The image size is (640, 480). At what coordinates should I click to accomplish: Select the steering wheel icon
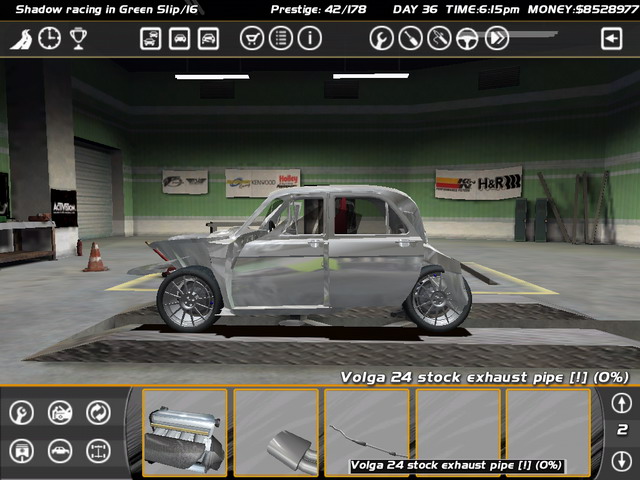pyautogui.click(x=467, y=39)
